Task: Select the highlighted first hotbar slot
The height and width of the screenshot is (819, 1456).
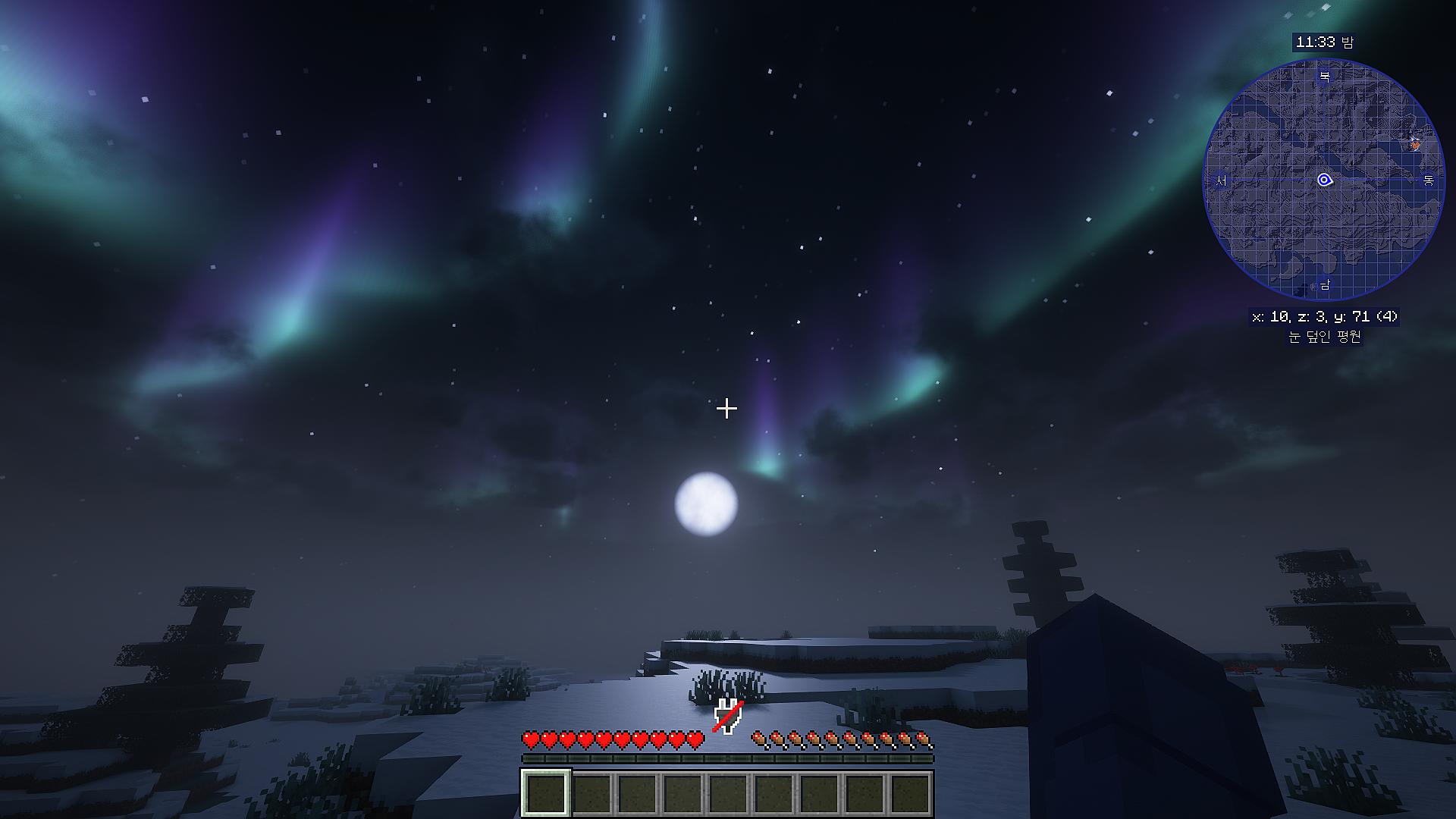Action: 545,792
